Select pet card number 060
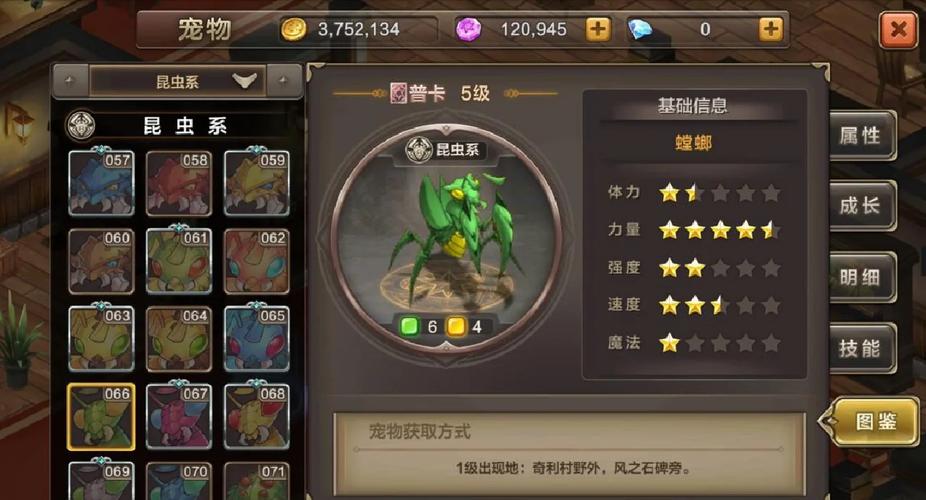The height and width of the screenshot is (500, 926). pyautogui.click(x=100, y=261)
